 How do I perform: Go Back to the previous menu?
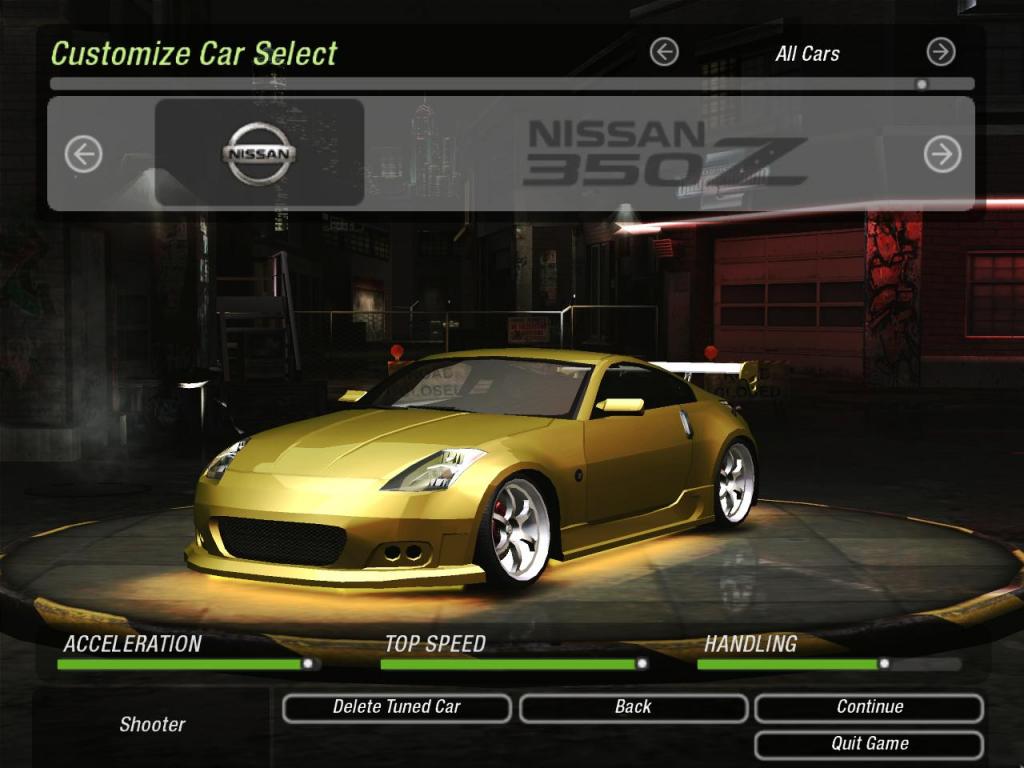tap(632, 708)
